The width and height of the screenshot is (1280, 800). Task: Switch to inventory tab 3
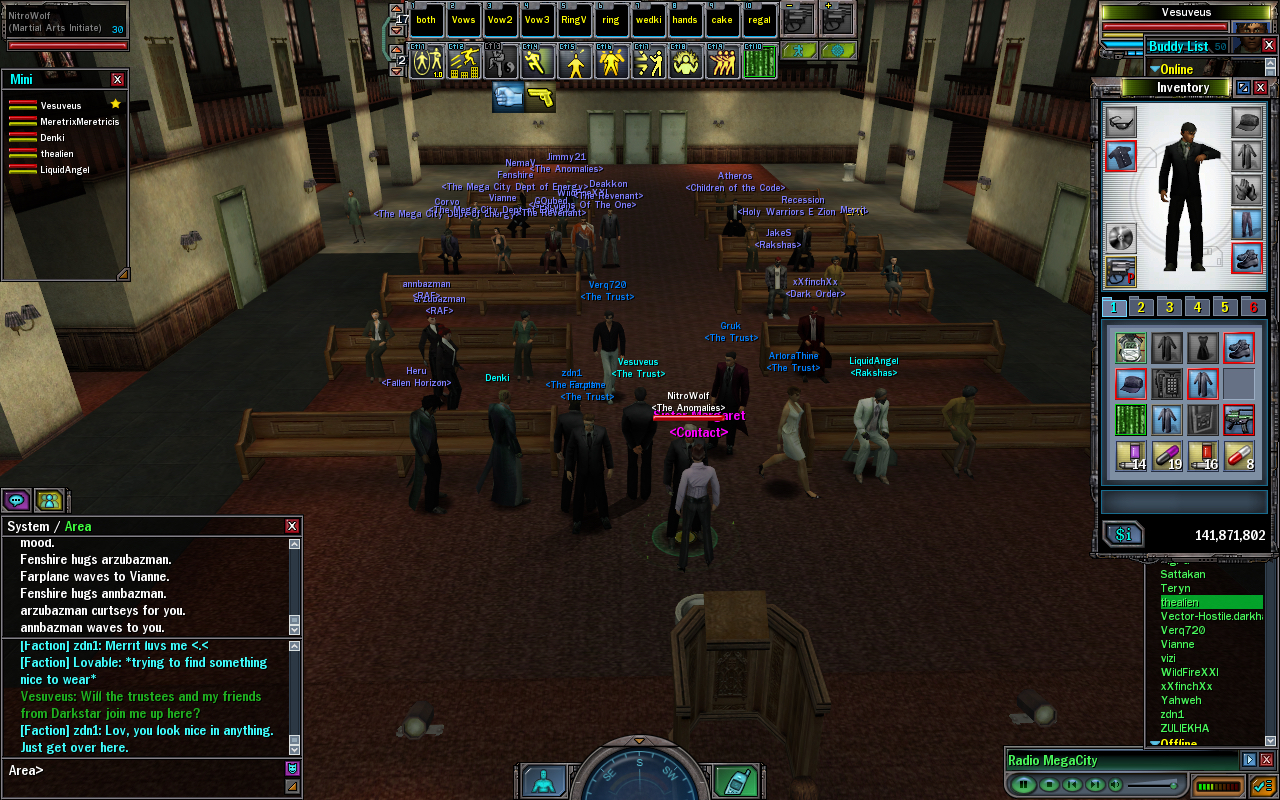pos(1169,307)
